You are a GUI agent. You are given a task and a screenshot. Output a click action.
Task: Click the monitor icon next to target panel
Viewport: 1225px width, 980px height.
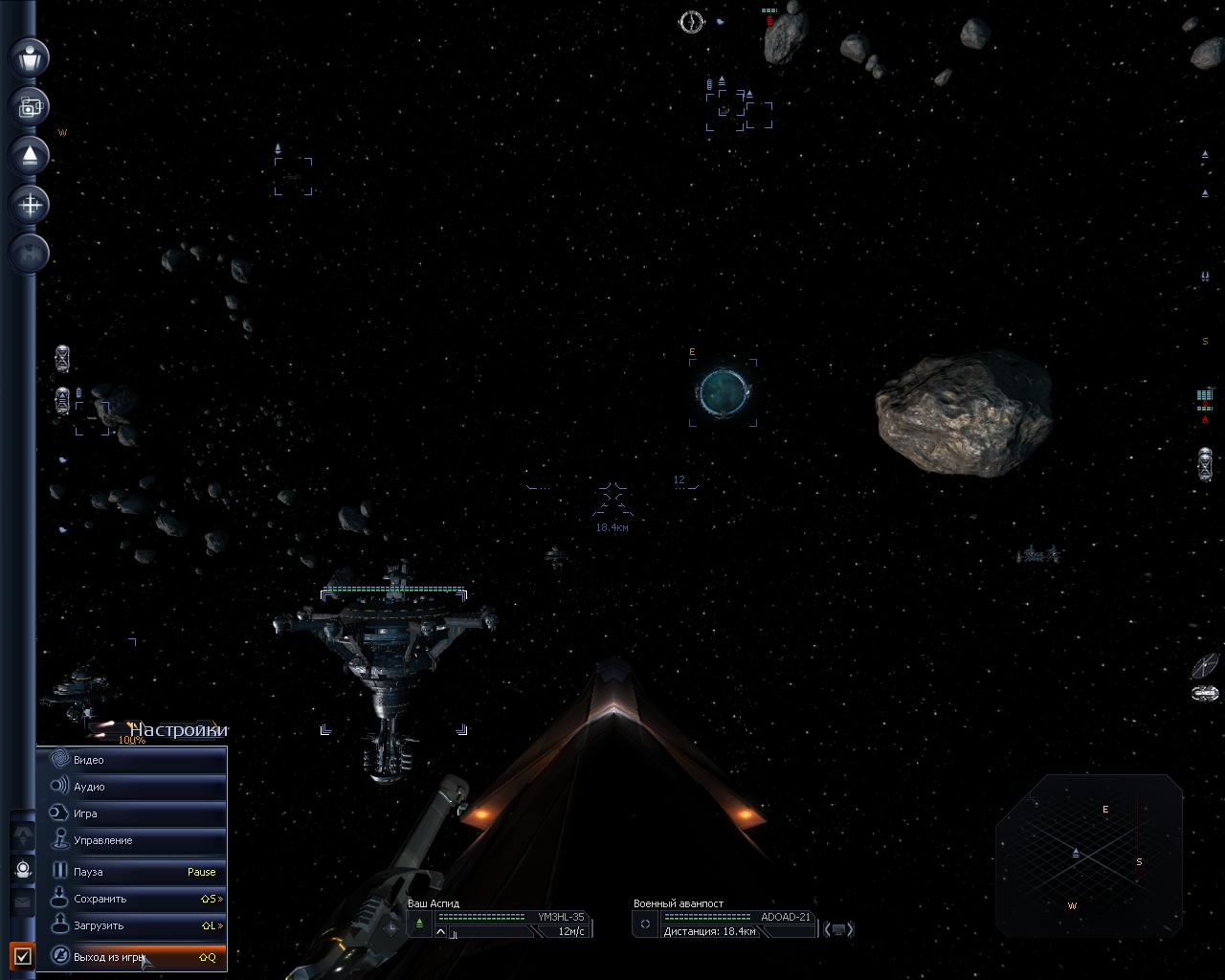tap(838, 928)
